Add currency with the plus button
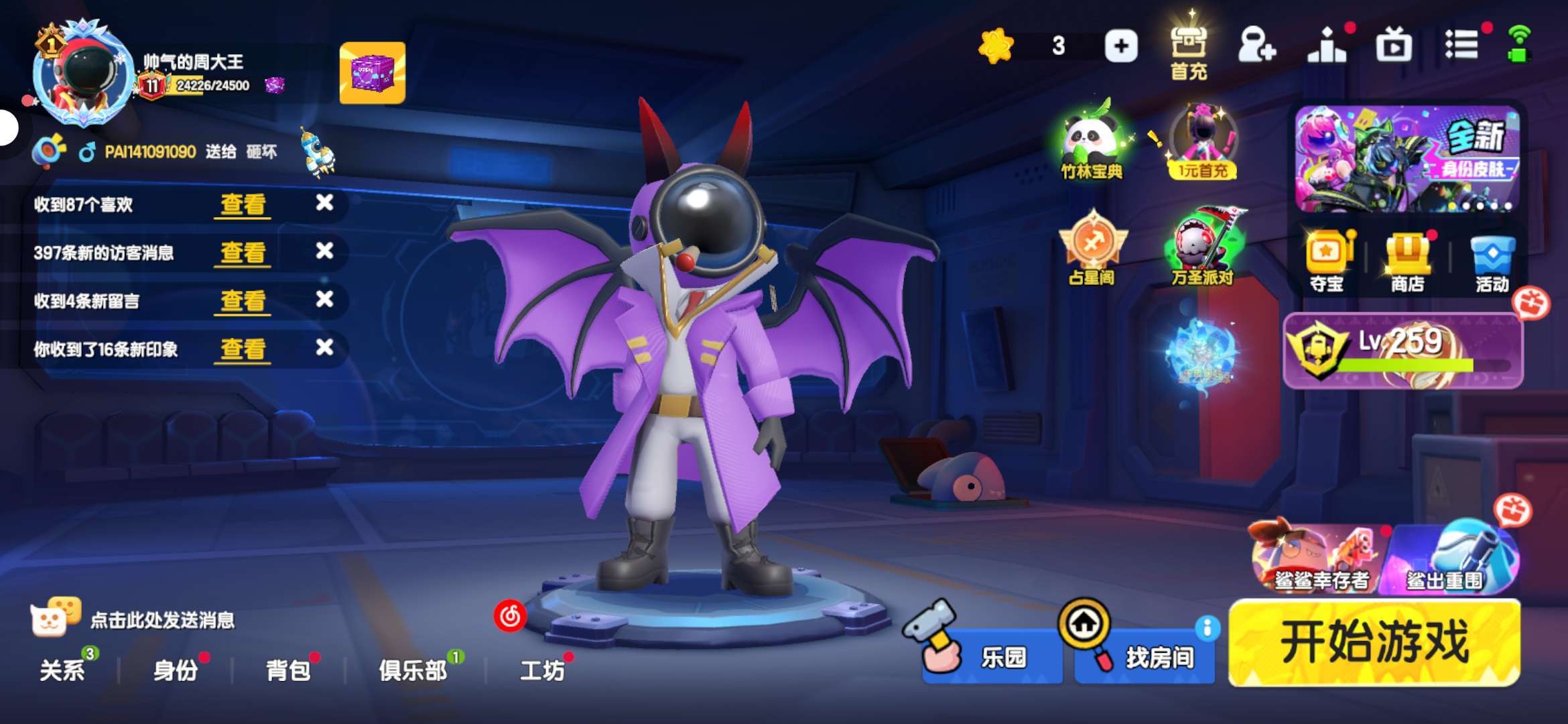The width and height of the screenshot is (1568, 724). tap(1121, 46)
